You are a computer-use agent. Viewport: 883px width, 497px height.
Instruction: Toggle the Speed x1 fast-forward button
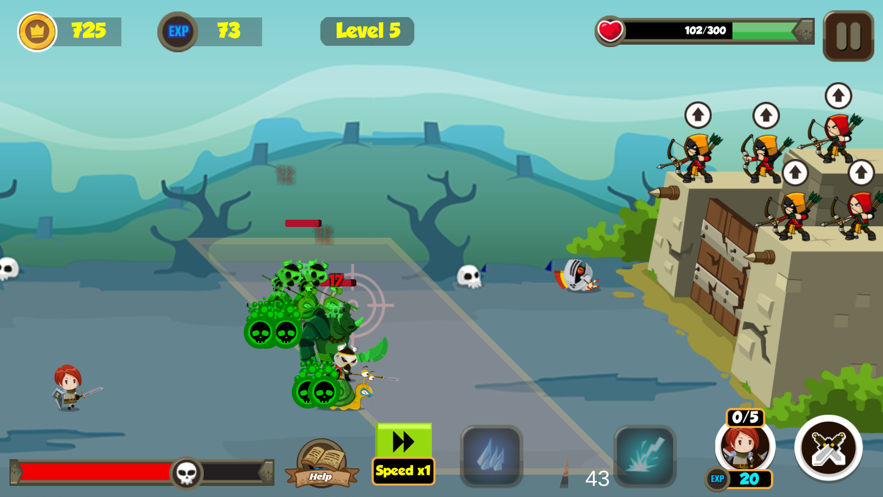pyautogui.click(x=403, y=454)
